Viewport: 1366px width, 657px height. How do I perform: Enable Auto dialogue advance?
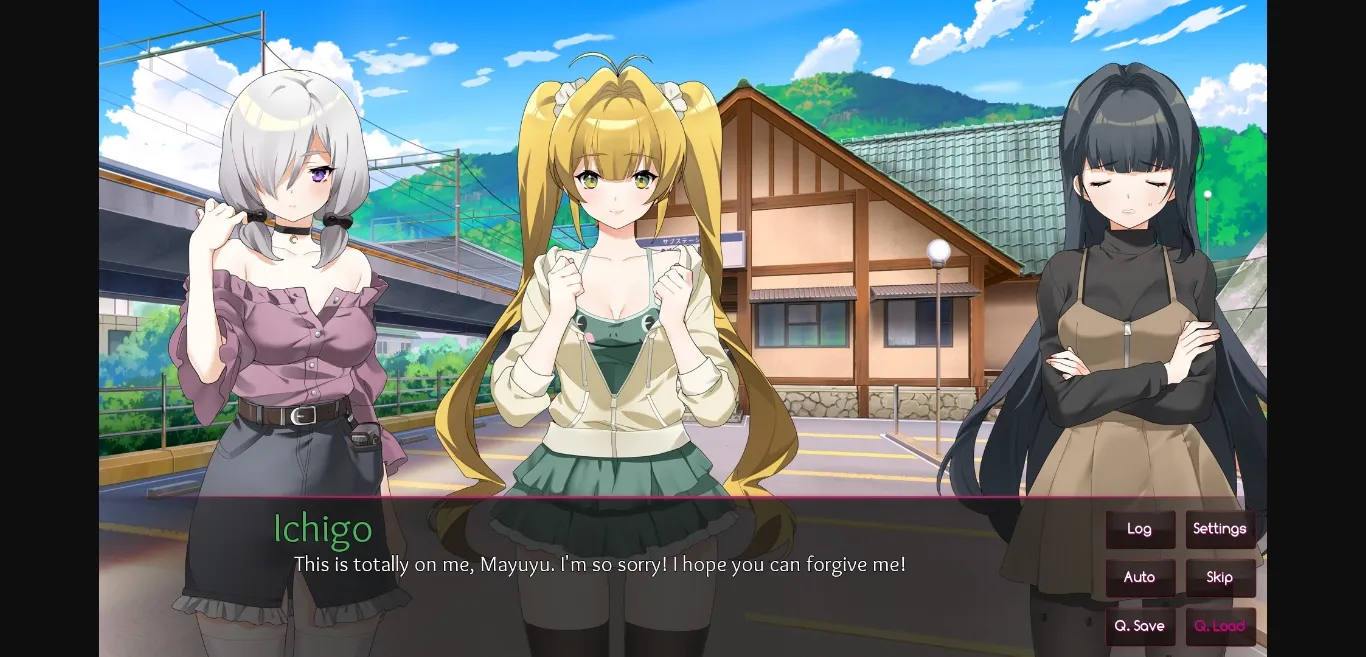[x=1139, y=577]
